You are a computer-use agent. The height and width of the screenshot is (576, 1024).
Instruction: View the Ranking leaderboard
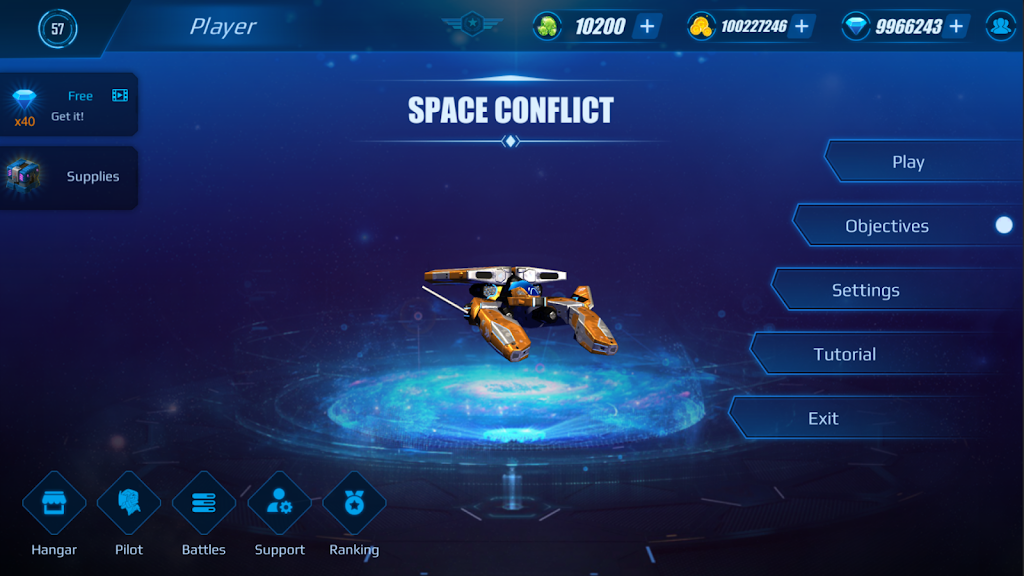coord(354,503)
